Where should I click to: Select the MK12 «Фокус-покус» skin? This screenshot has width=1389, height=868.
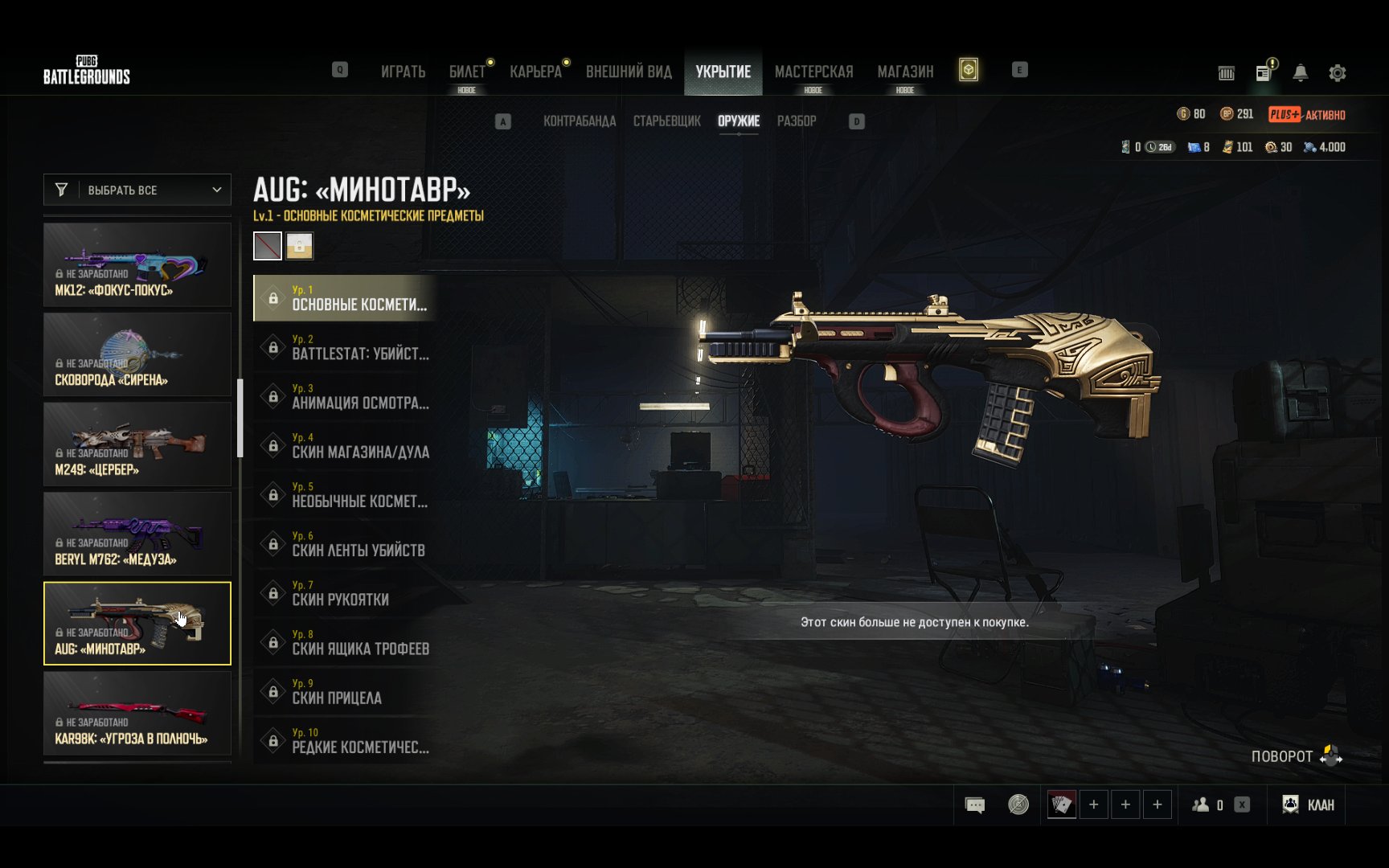tap(137, 264)
